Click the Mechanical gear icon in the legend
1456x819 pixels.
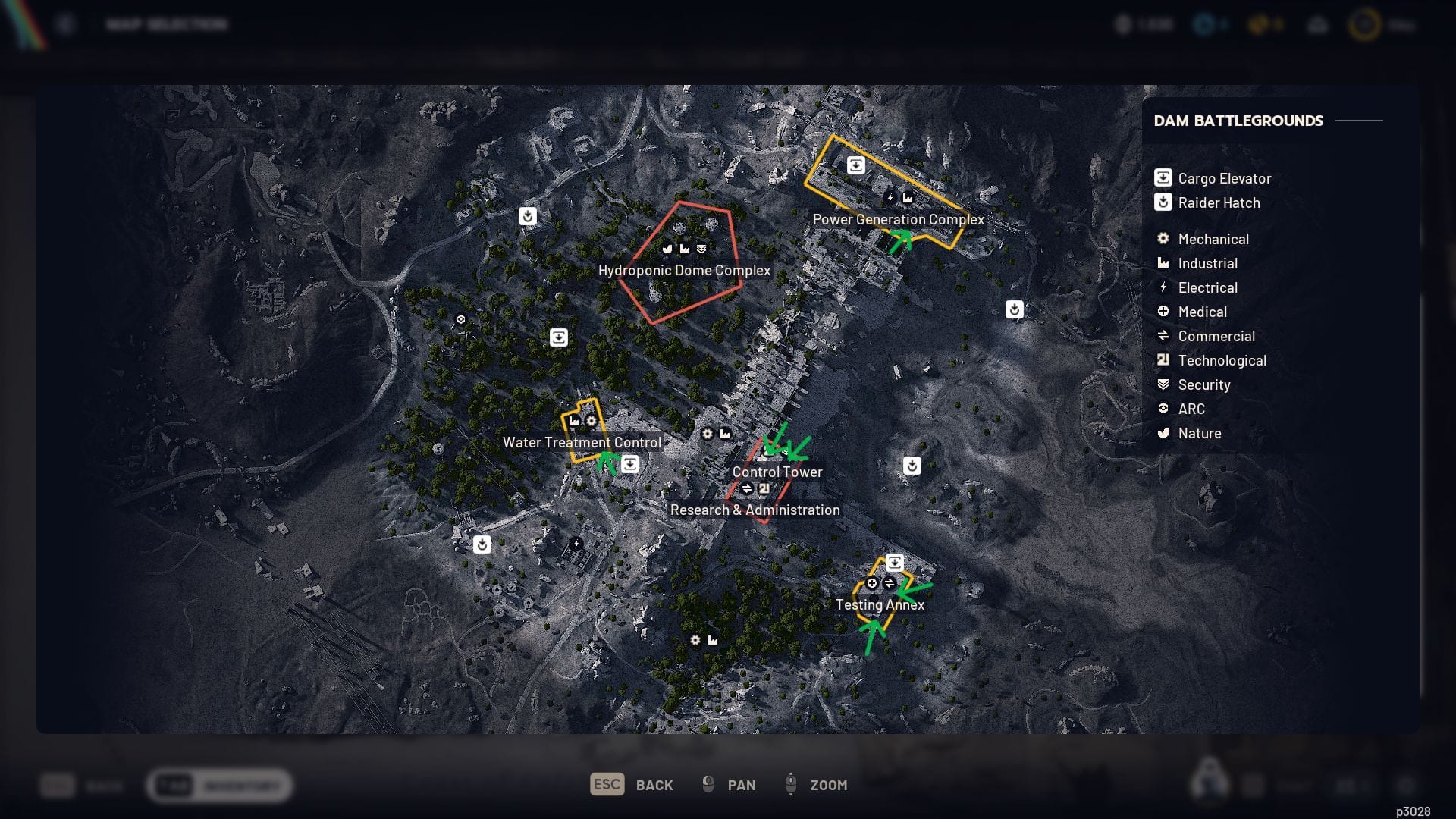[x=1163, y=238]
